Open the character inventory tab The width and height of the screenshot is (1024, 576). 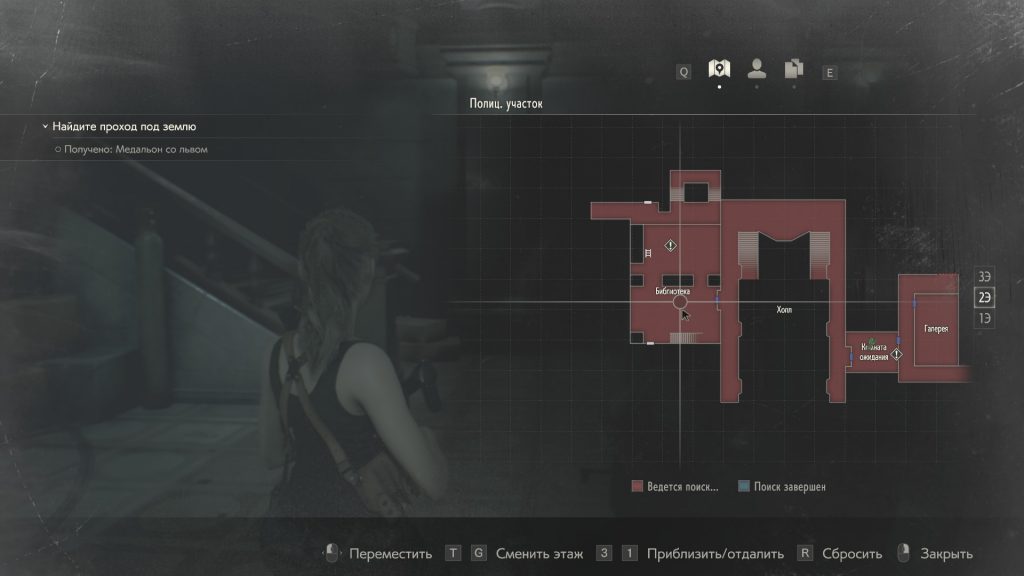click(x=757, y=69)
